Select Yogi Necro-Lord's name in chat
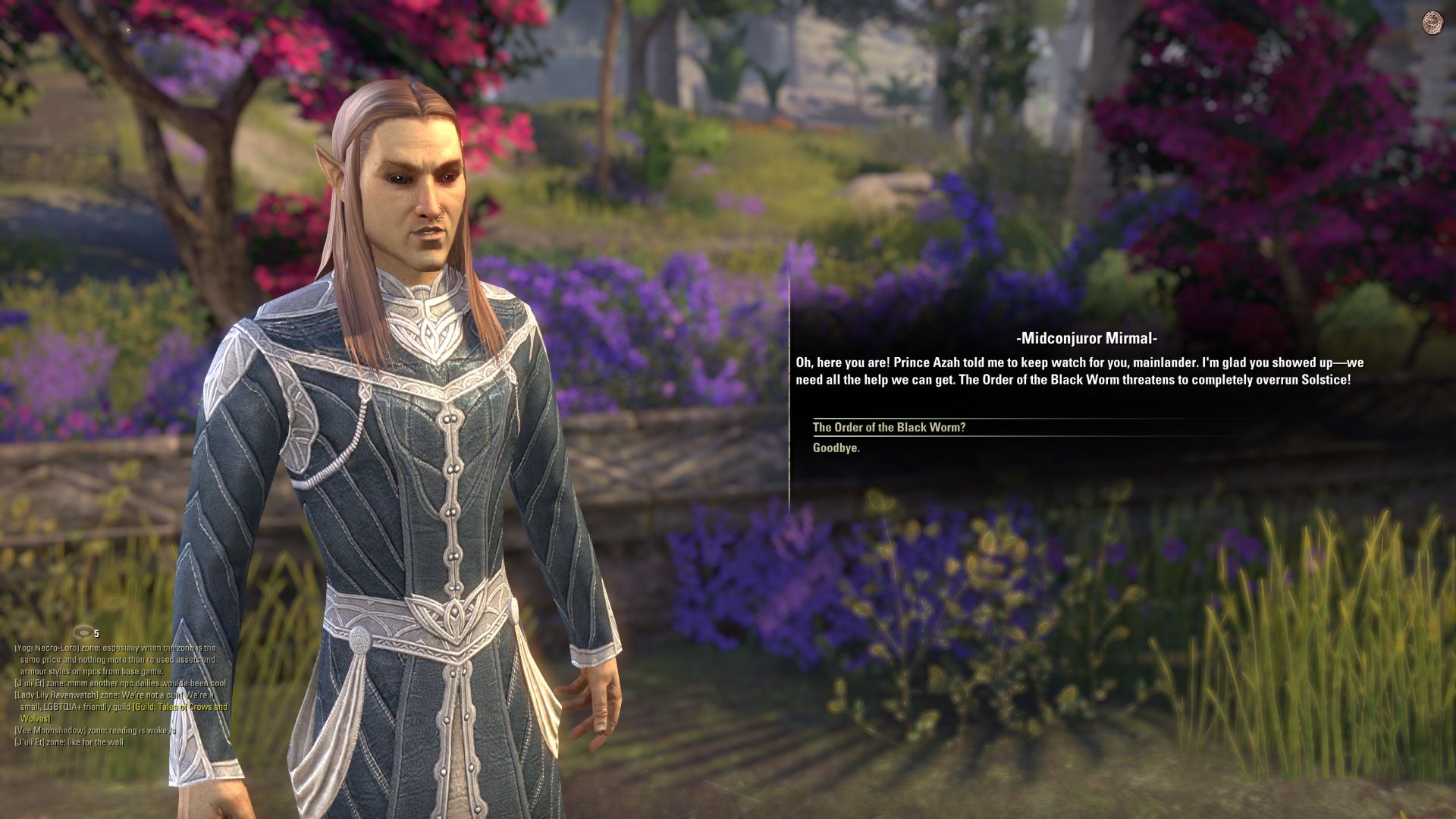Screen dimensions: 1456x819 tap(46, 648)
